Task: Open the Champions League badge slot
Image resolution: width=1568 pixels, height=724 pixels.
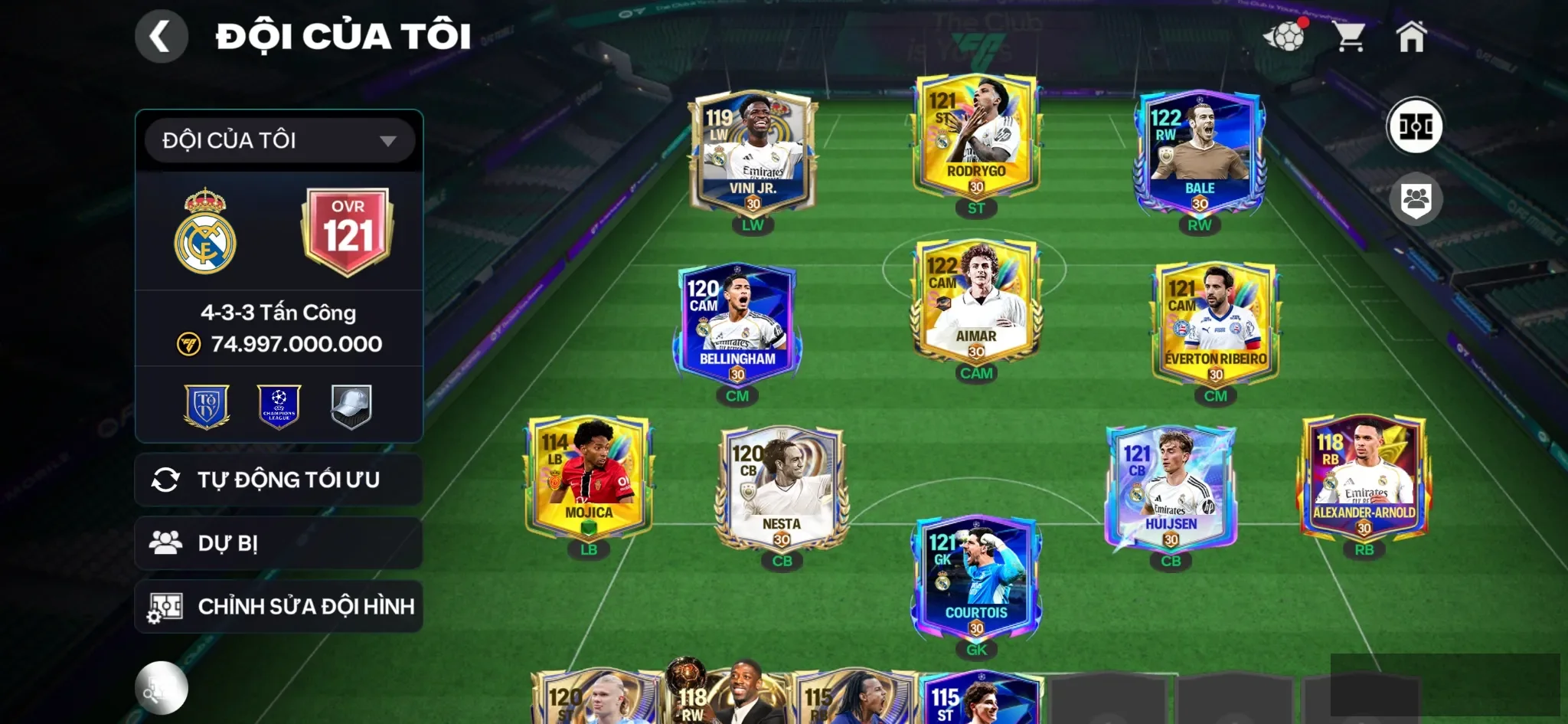Action: tap(279, 406)
